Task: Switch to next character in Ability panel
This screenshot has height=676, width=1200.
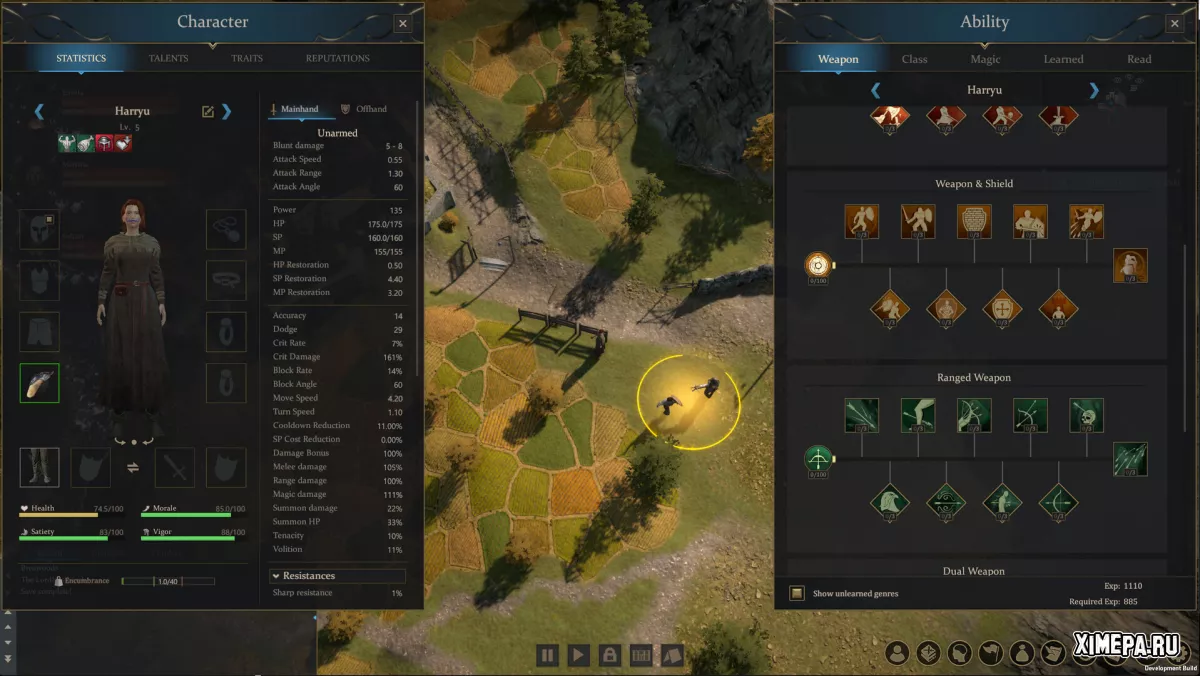Action: click(x=1093, y=91)
